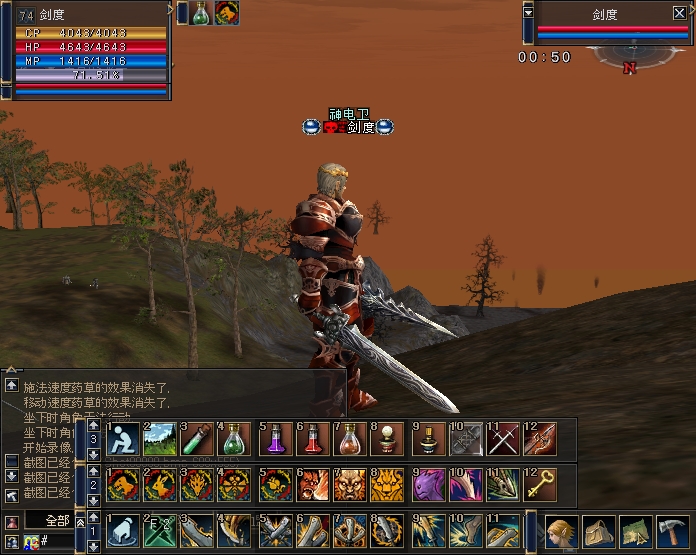Open the target window dropdown arrow

(x=528, y=13)
